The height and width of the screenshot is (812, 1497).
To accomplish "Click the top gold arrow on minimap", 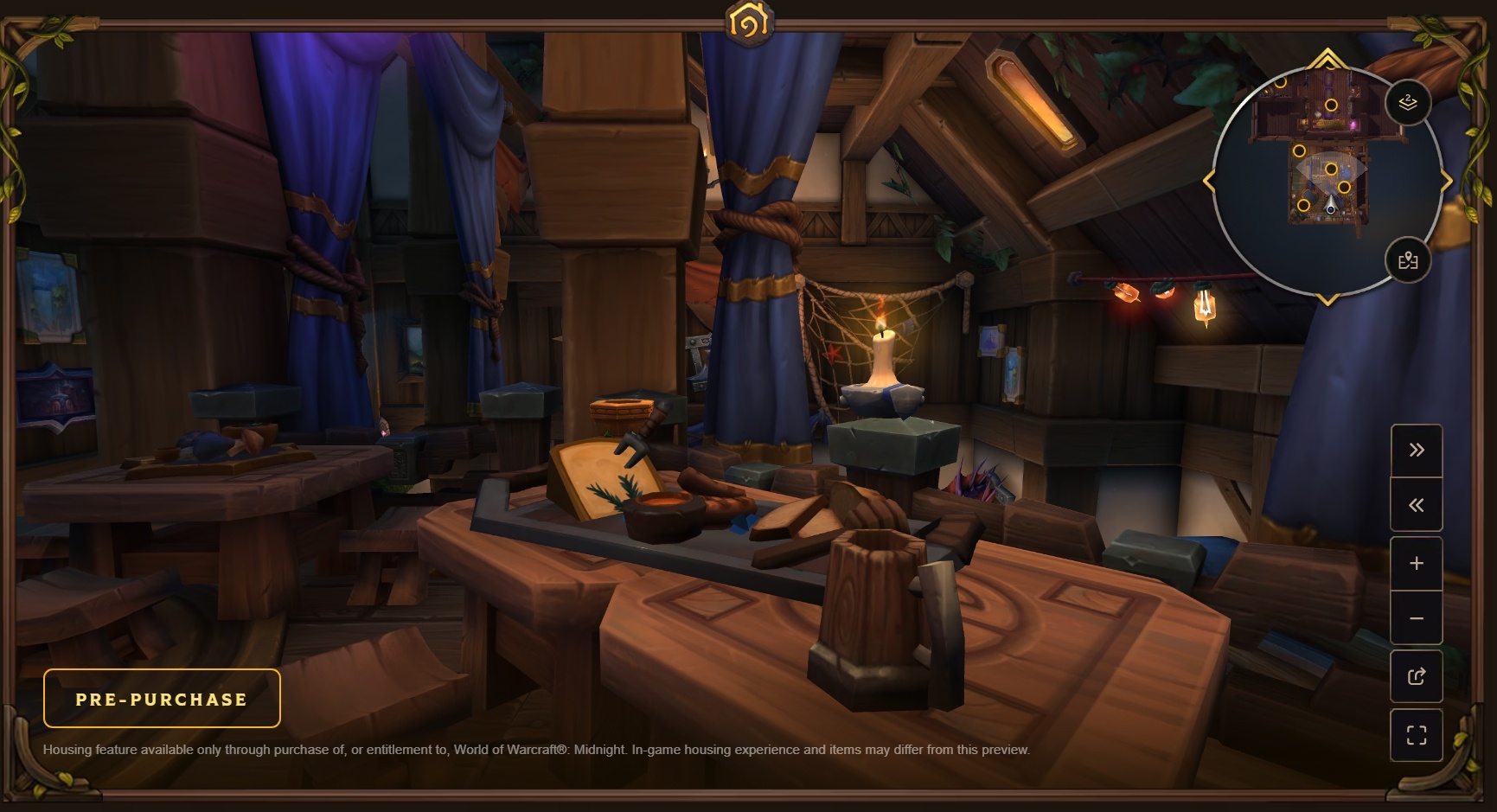I will tap(1327, 60).
